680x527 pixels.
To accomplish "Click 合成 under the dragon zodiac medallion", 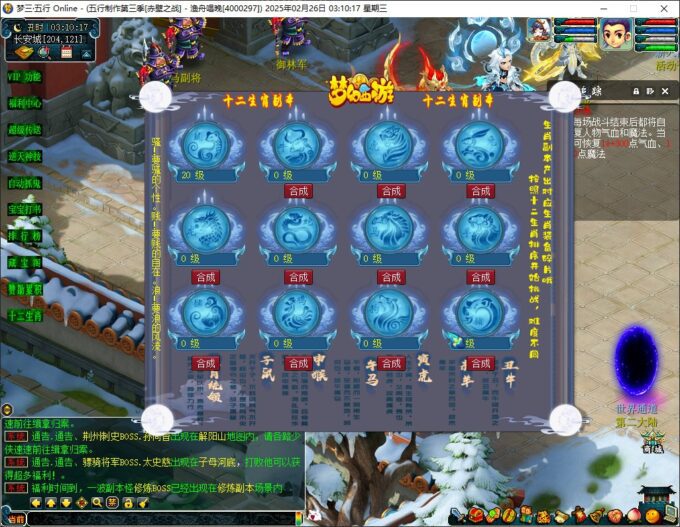I will pyautogui.click(x=205, y=277).
